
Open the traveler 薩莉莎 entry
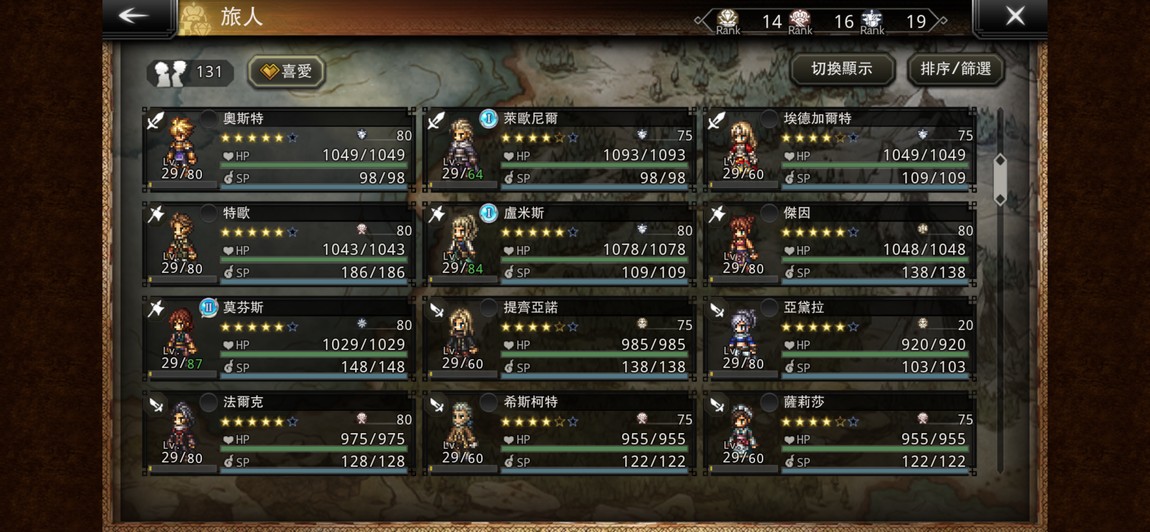click(x=839, y=432)
